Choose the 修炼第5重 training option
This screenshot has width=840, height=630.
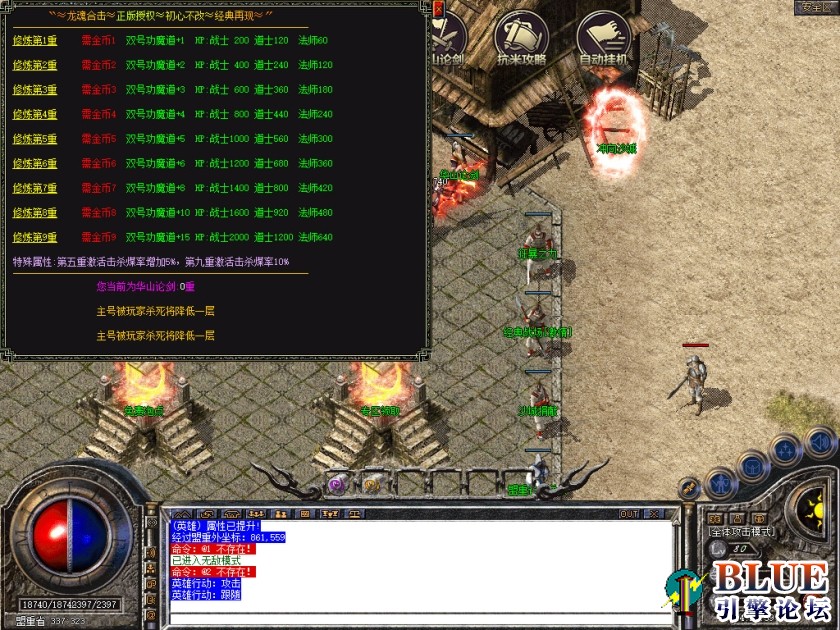point(35,139)
